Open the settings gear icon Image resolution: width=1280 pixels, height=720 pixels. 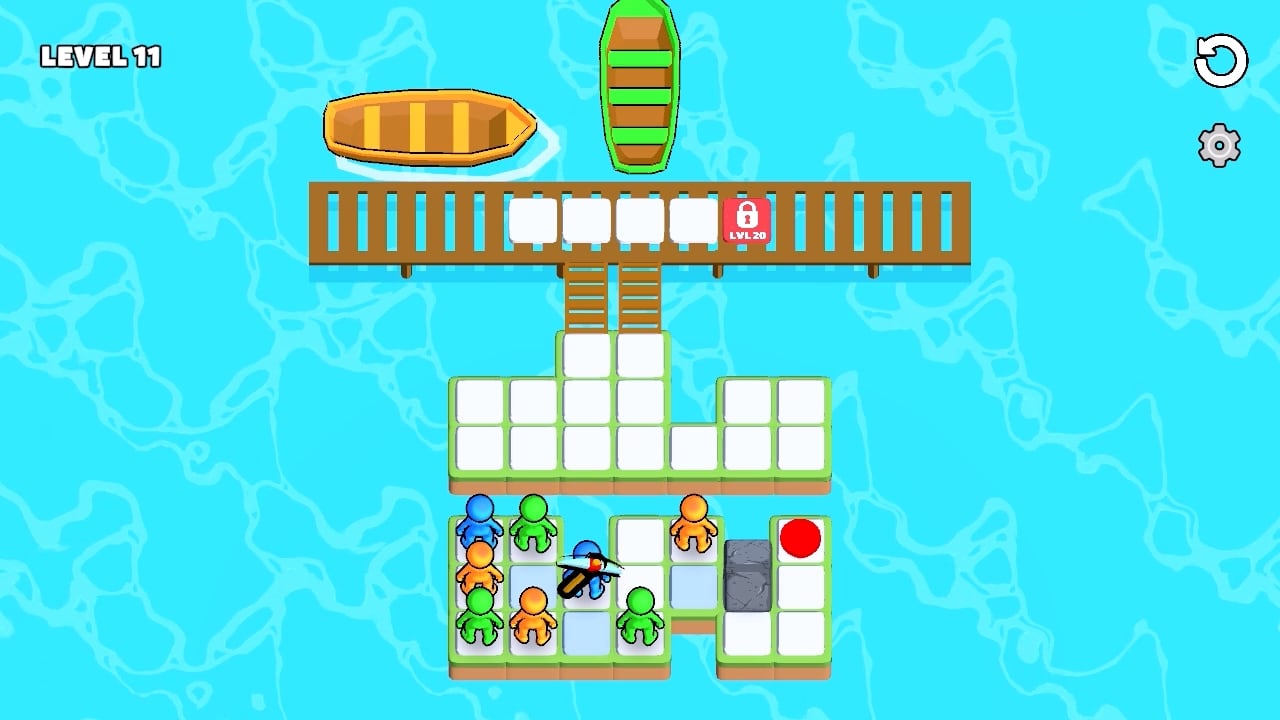1218,145
